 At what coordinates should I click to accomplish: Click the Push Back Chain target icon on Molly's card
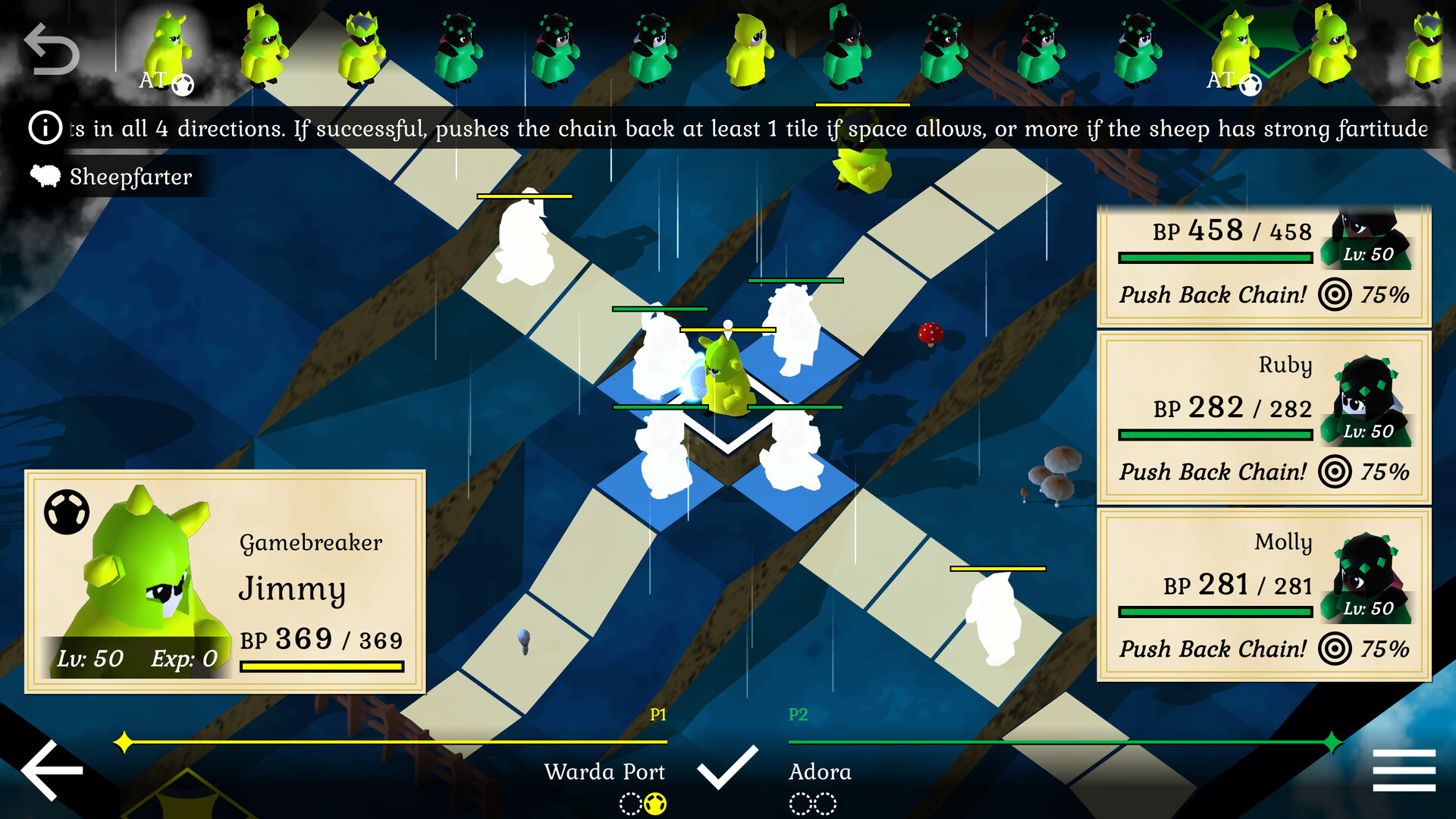click(1336, 649)
